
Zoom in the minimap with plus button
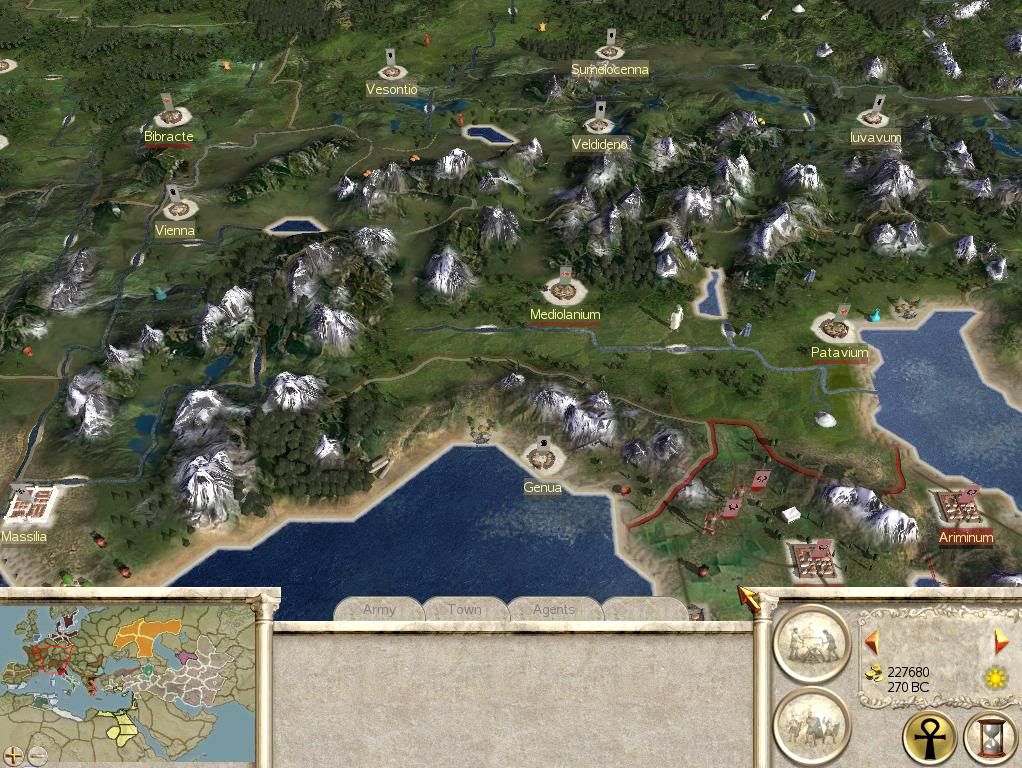[13, 755]
